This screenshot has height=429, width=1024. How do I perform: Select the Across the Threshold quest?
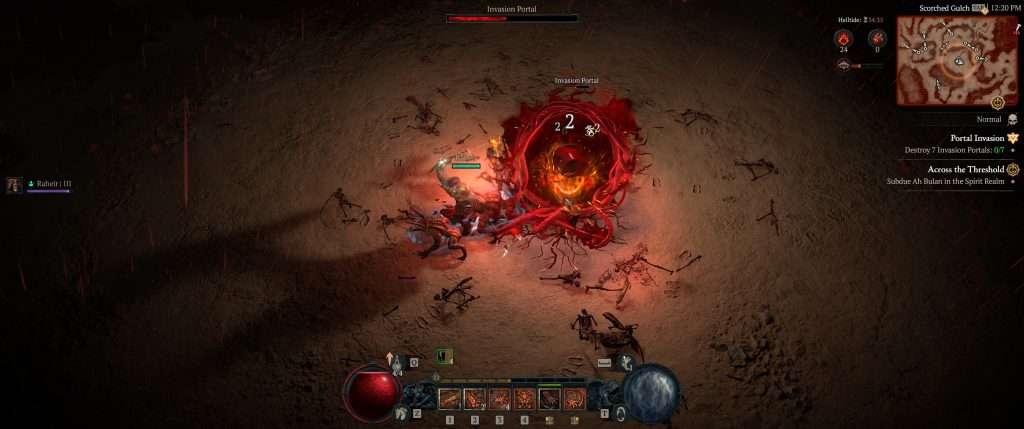(965, 170)
